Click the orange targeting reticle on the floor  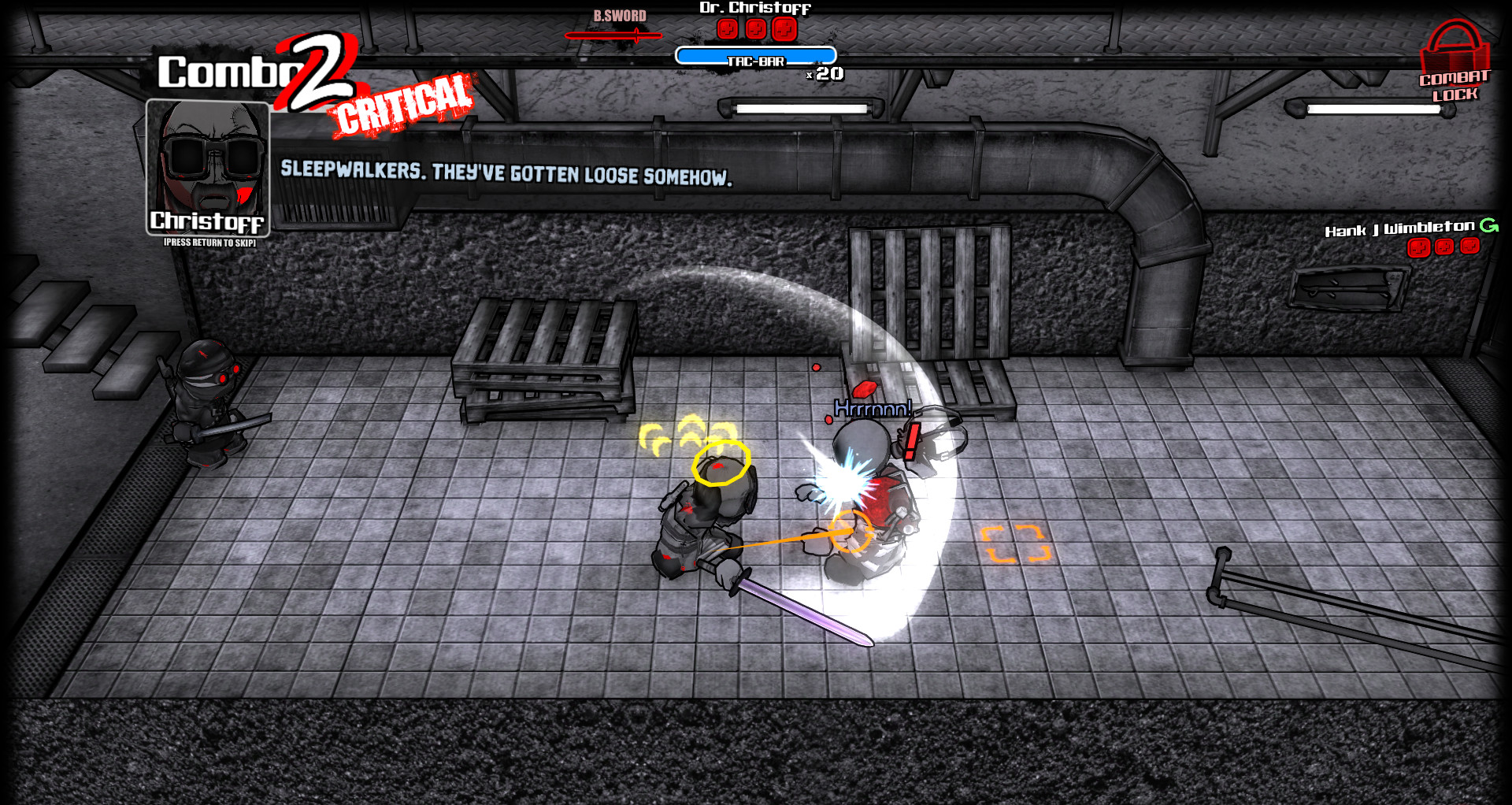(1016, 542)
